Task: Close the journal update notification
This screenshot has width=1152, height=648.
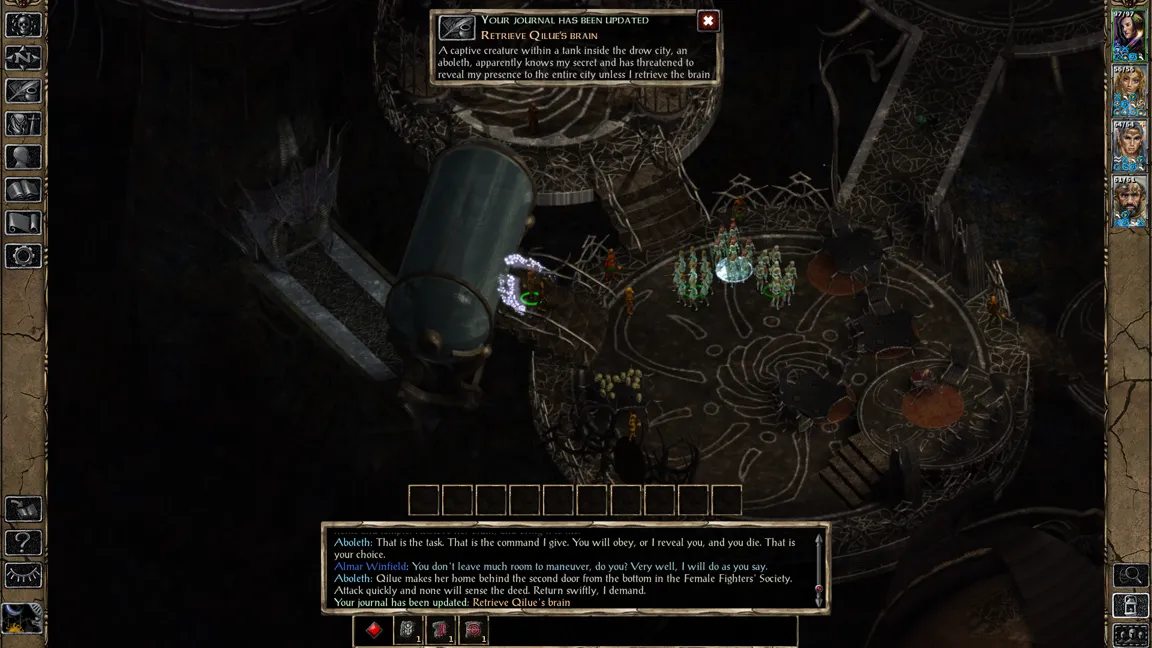Action: (708, 21)
